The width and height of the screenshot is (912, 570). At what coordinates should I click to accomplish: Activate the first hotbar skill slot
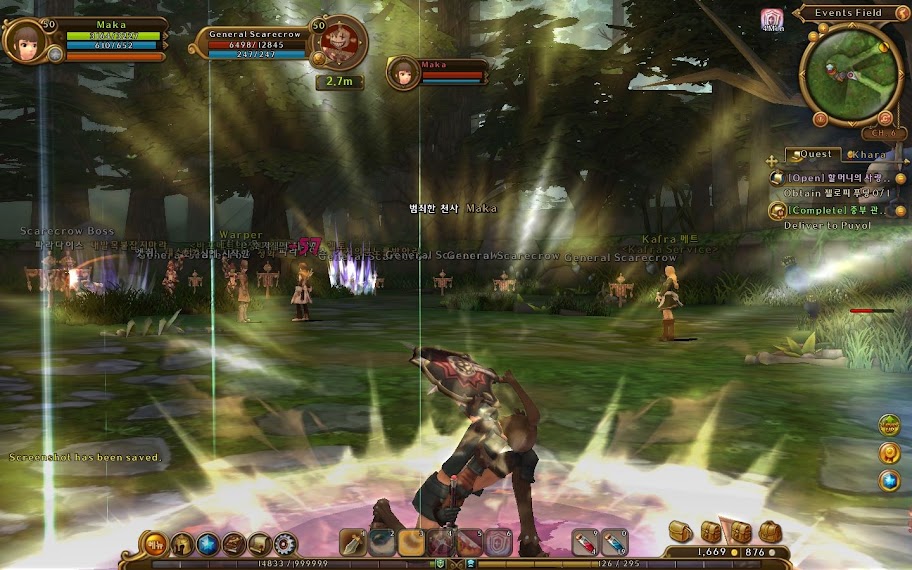coord(354,542)
